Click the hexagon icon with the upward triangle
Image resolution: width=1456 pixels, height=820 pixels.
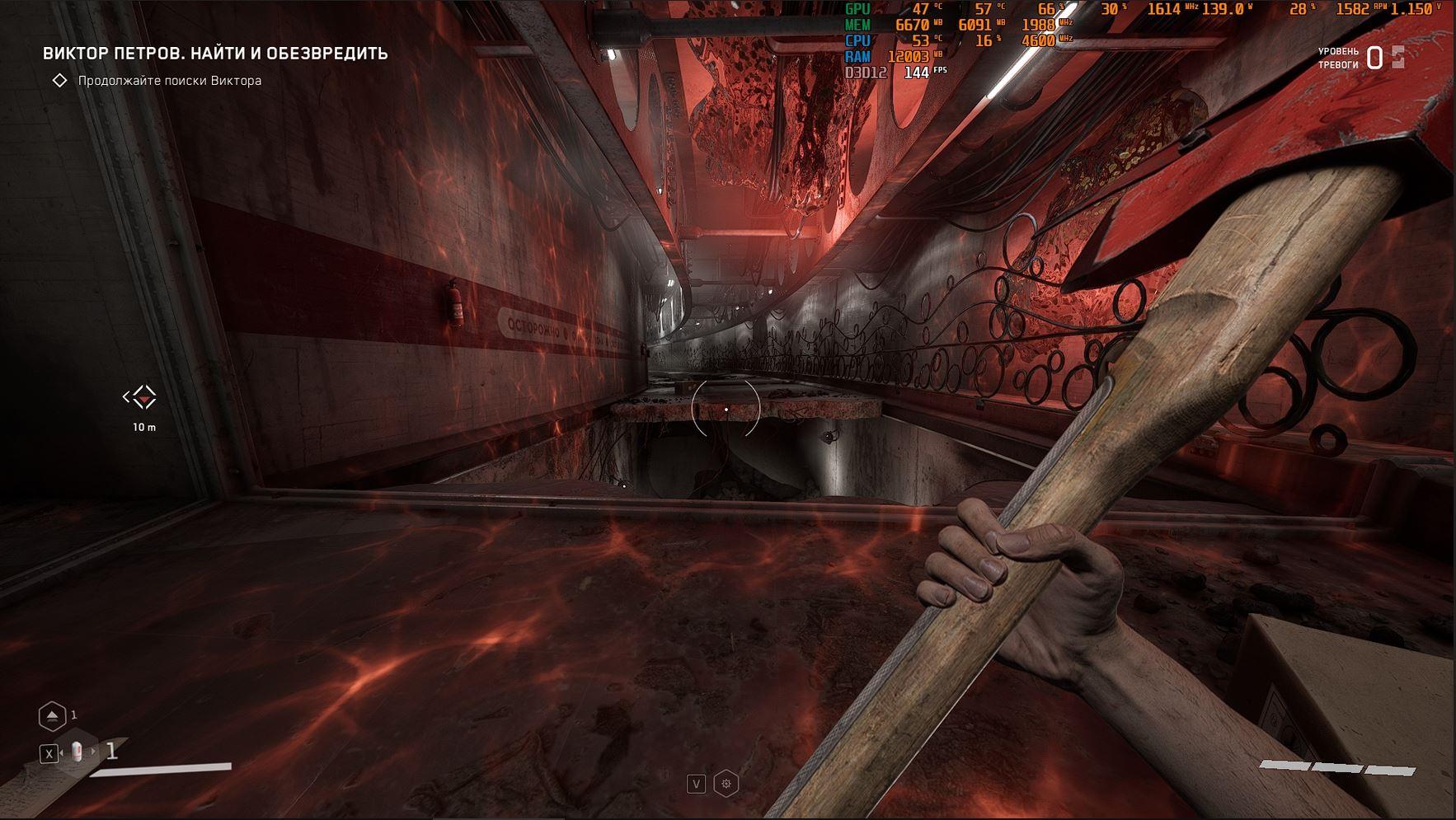(x=53, y=715)
